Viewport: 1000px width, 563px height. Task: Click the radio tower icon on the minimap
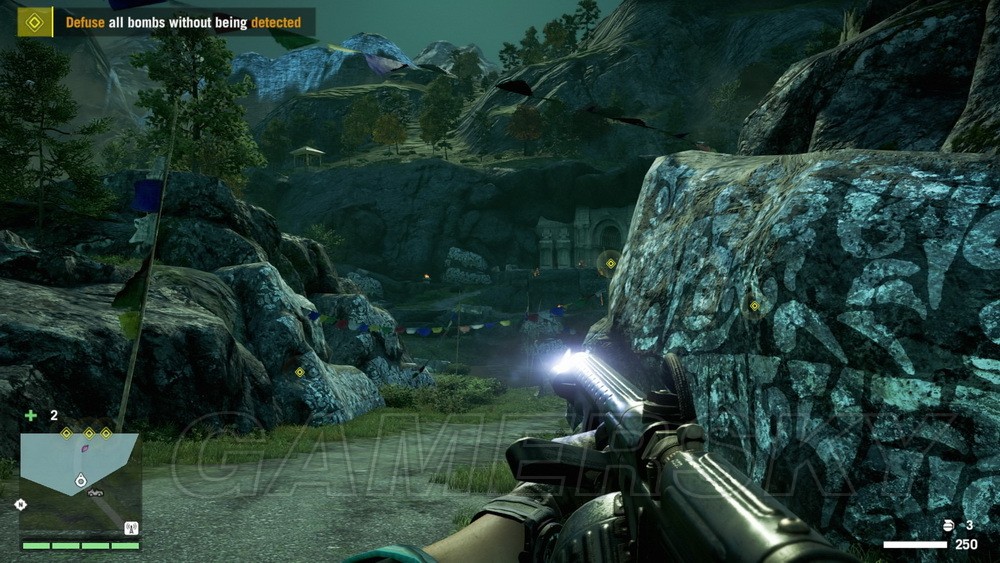click(x=130, y=527)
